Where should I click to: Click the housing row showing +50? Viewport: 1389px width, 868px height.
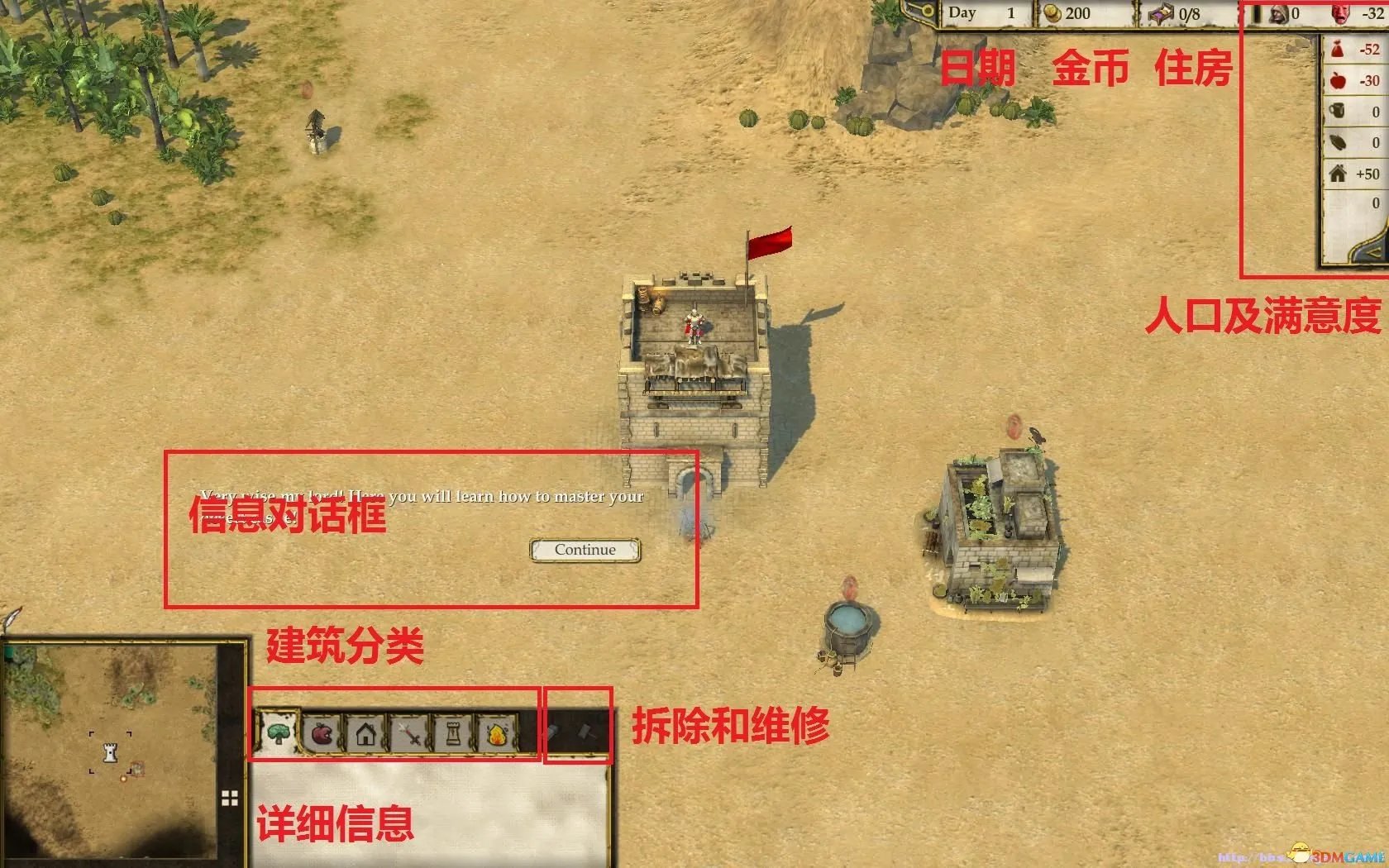pyautogui.click(x=1356, y=174)
